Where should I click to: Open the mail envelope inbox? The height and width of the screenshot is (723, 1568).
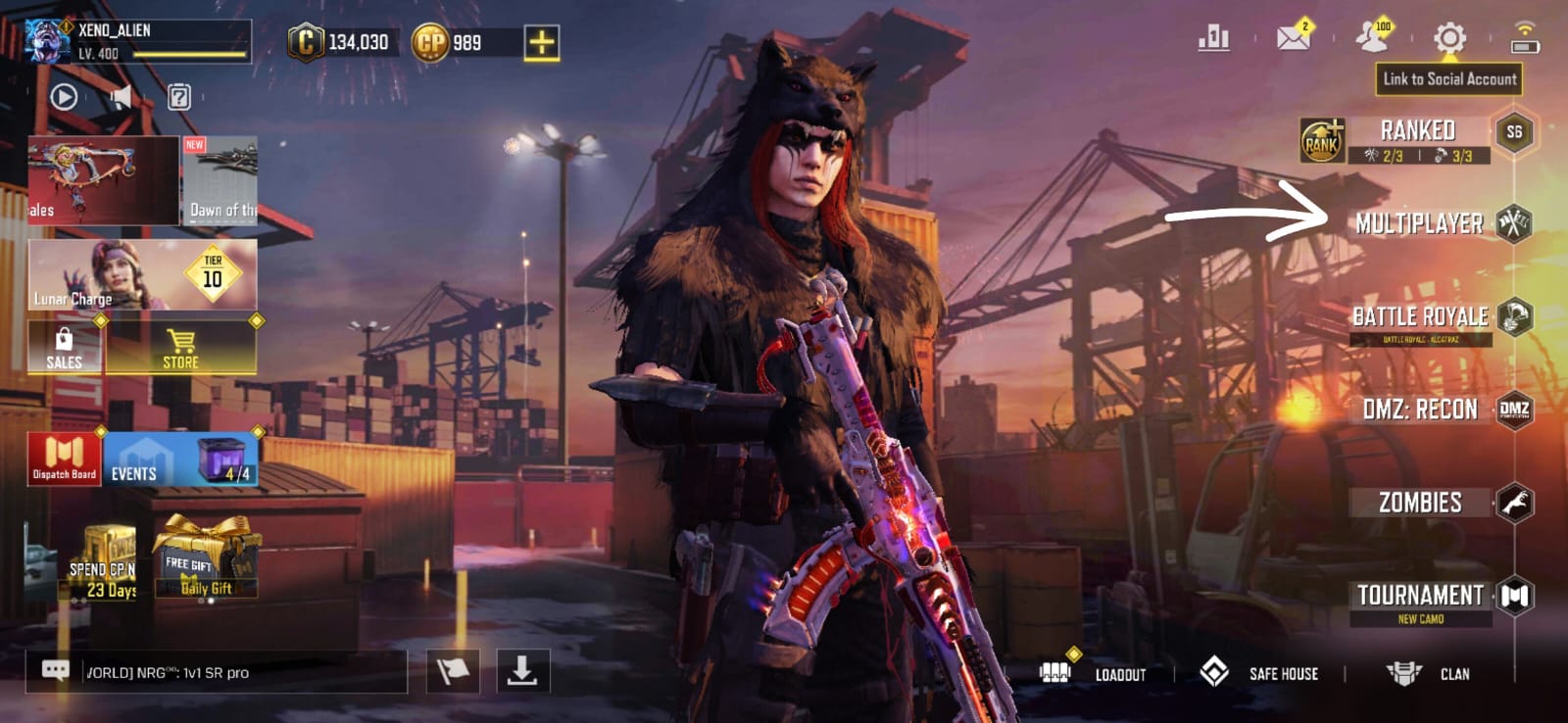click(x=1294, y=38)
